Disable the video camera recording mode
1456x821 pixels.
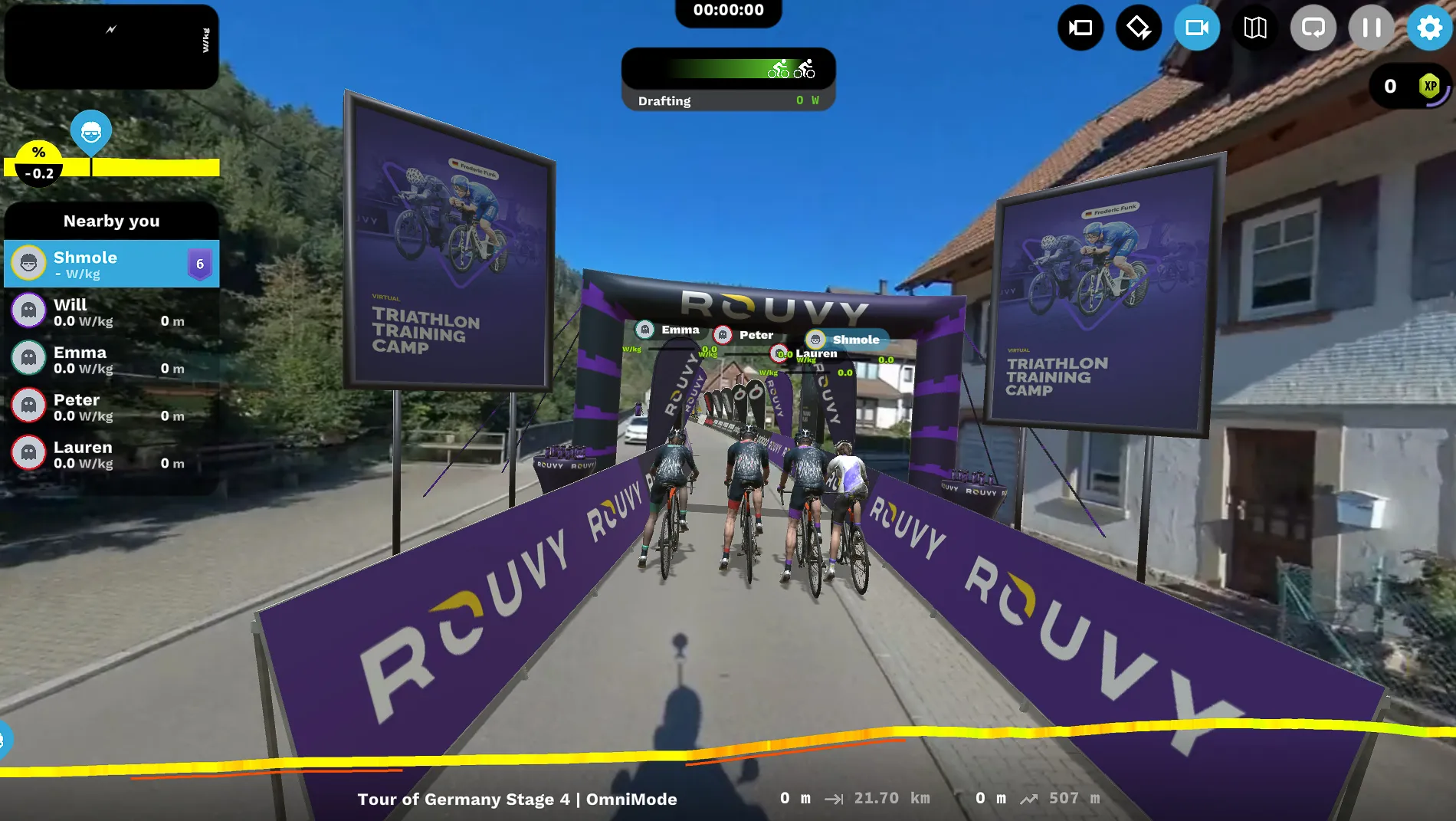click(1197, 28)
